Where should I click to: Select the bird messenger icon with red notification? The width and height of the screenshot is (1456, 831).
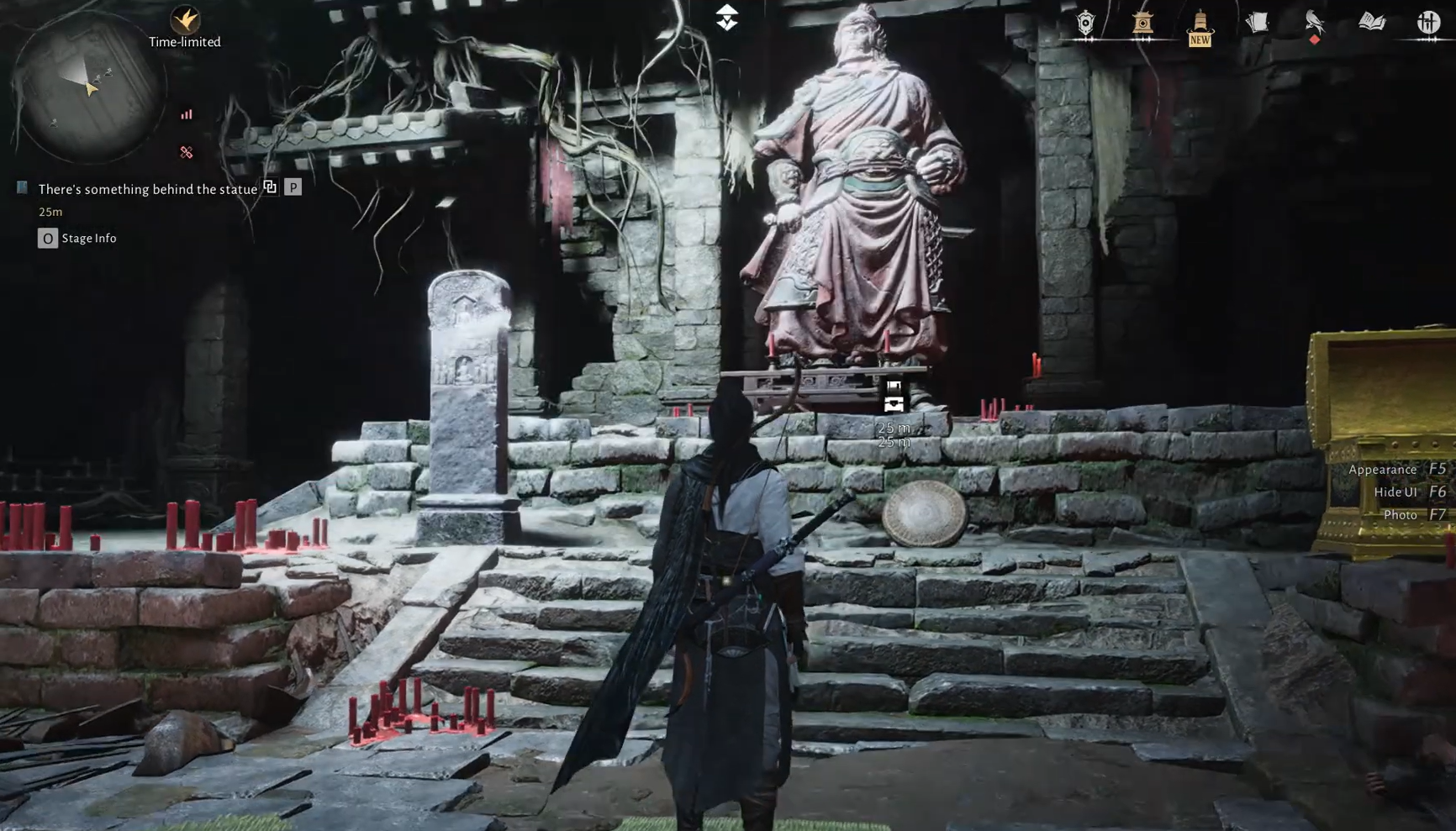[x=1315, y=21]
